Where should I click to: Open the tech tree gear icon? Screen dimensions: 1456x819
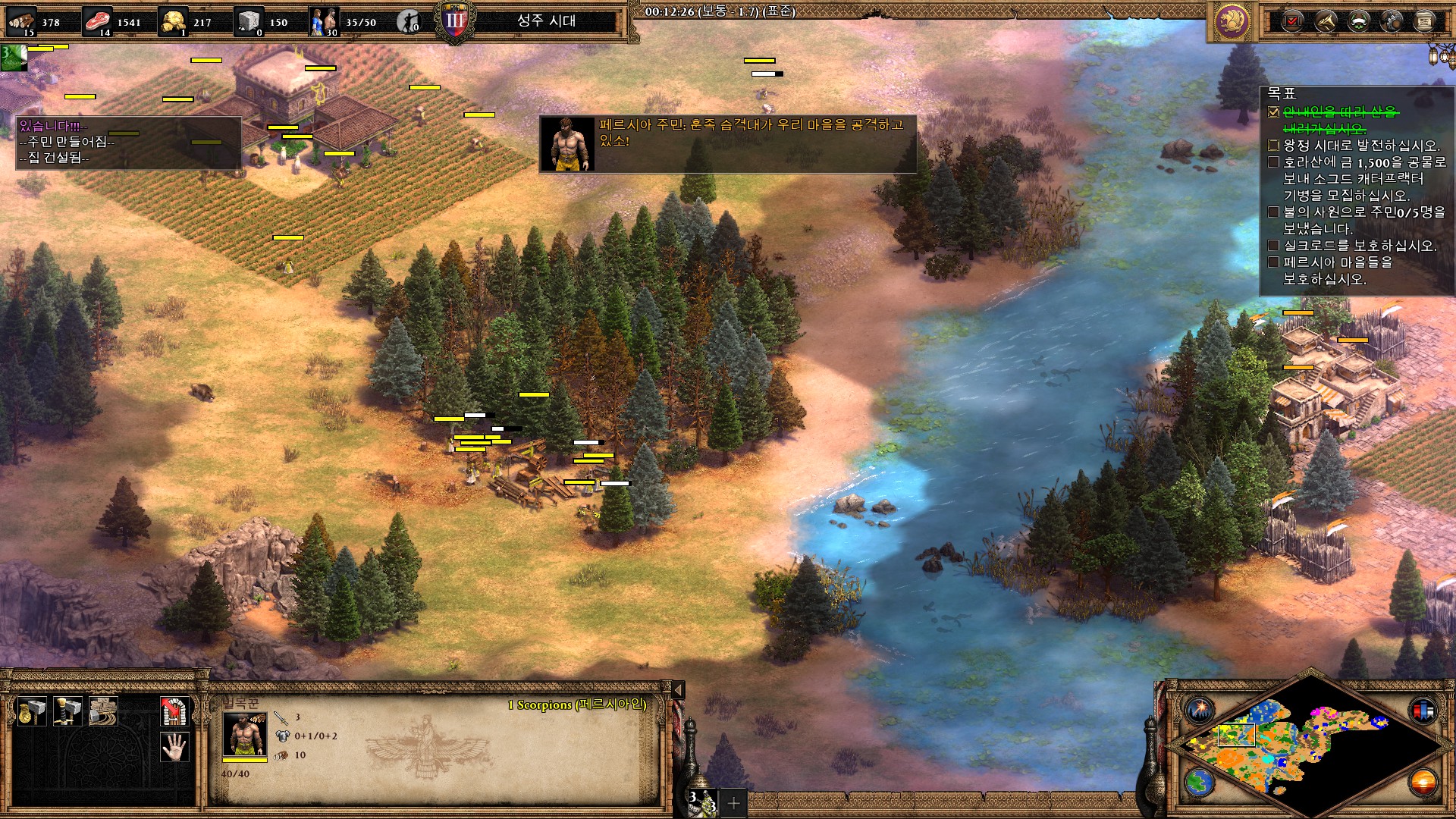pyautogui.click(x=1392, y=21)
